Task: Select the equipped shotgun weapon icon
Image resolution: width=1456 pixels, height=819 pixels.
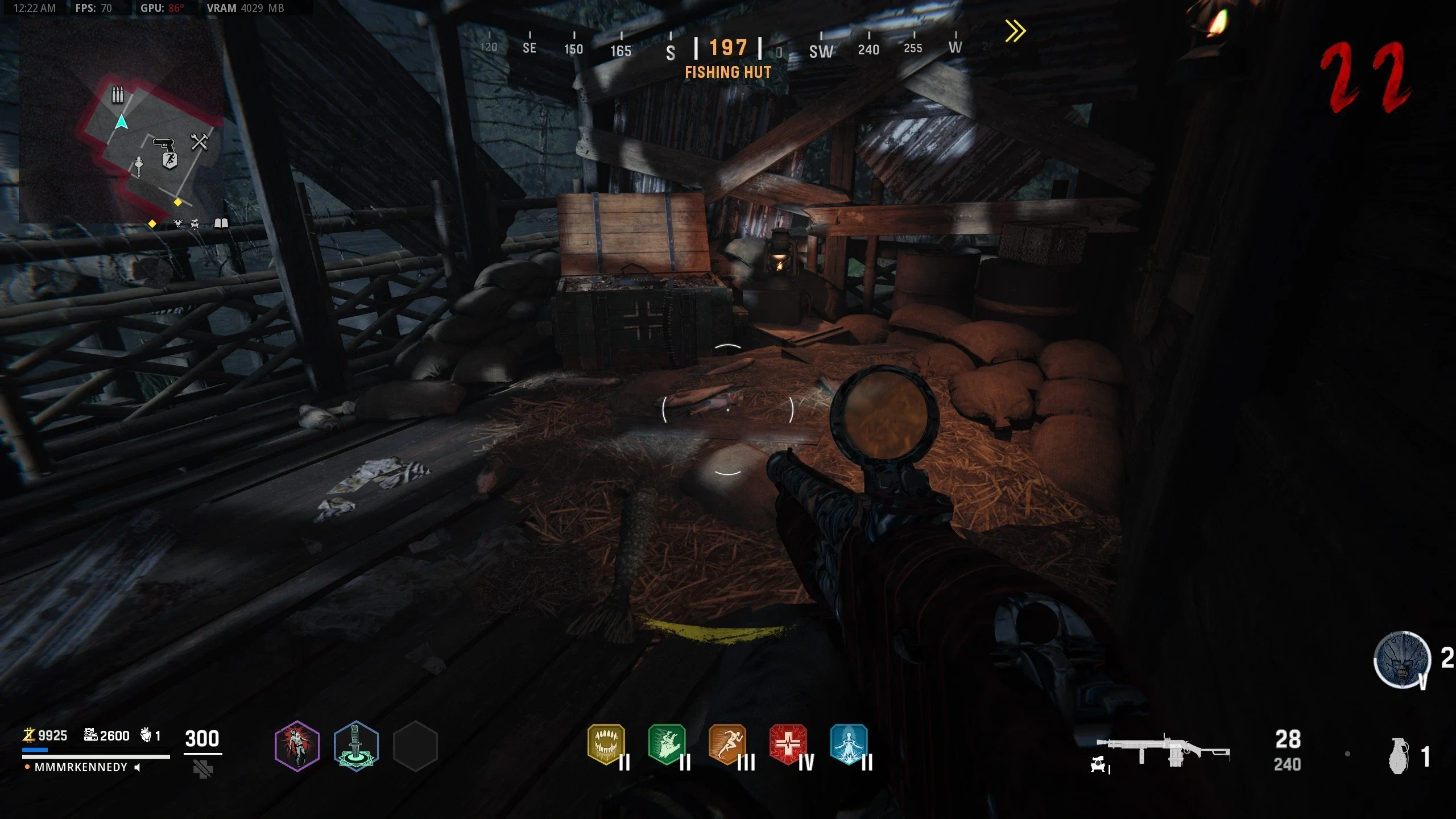Action: 1164,751
